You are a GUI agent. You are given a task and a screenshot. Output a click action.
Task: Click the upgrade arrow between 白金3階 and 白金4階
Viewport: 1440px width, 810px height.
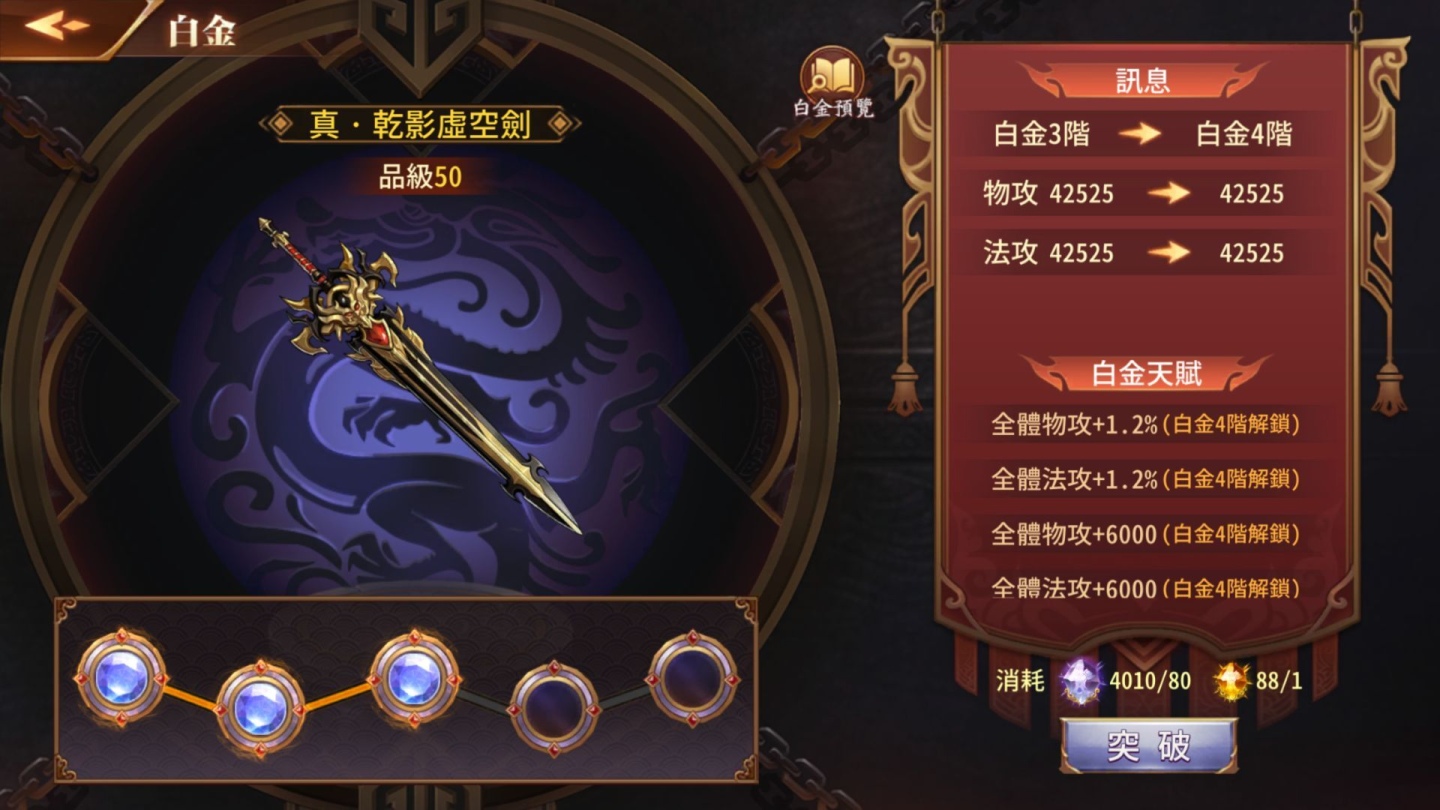click(1142, 135)
